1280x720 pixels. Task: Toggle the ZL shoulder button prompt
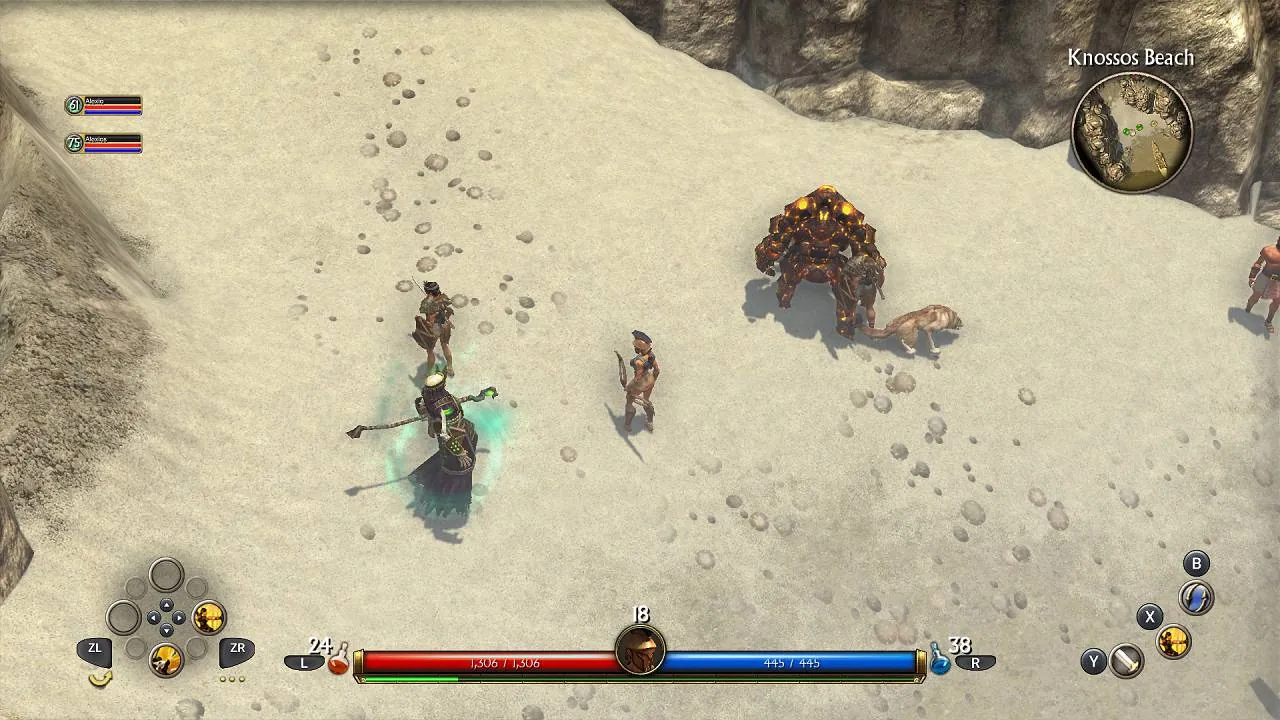point(95,648)
